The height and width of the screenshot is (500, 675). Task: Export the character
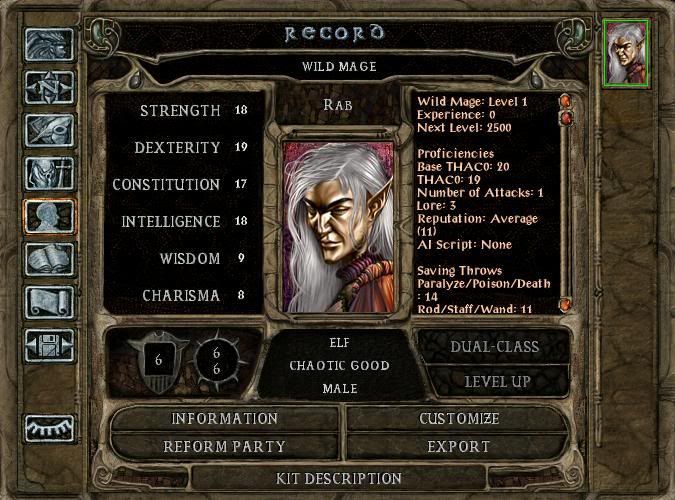pos(458,446)
